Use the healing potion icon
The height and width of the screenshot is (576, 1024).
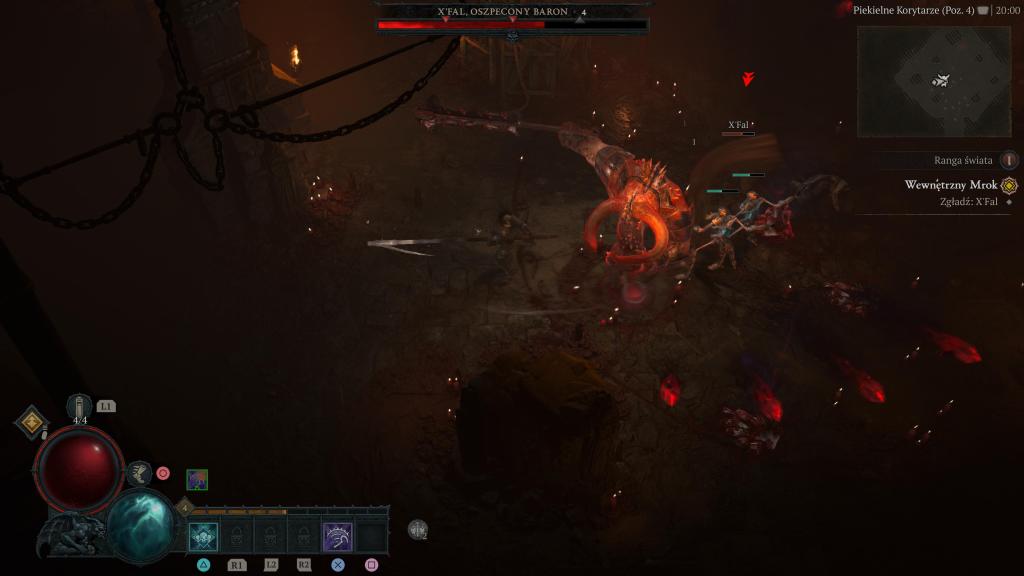coord(80,407)
